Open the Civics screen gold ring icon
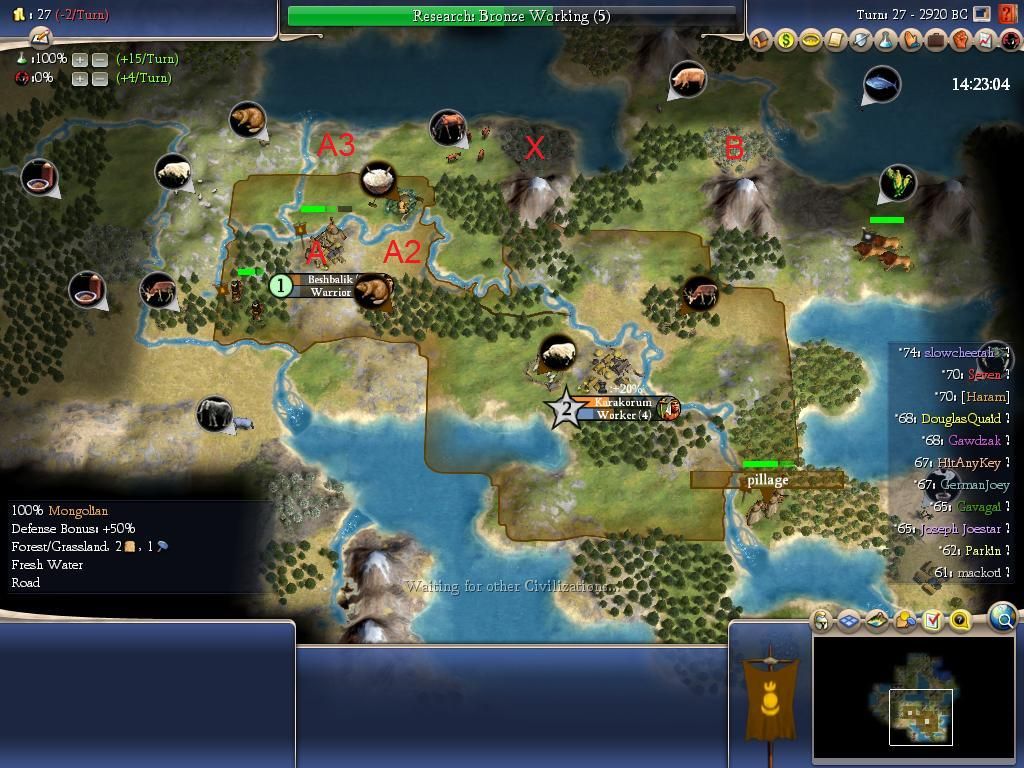 click(811, 40)
